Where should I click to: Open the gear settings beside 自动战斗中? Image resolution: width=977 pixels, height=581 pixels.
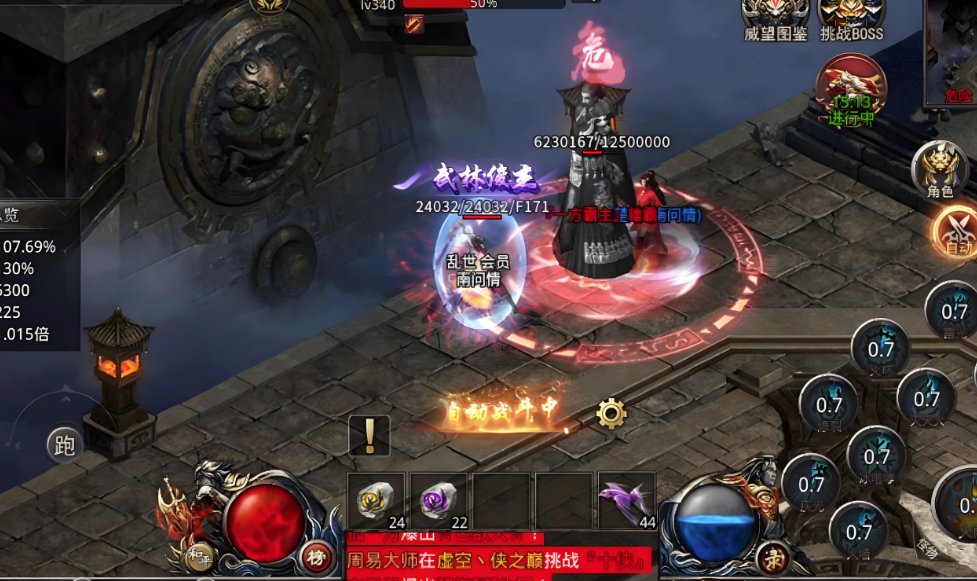pos(611,412)
